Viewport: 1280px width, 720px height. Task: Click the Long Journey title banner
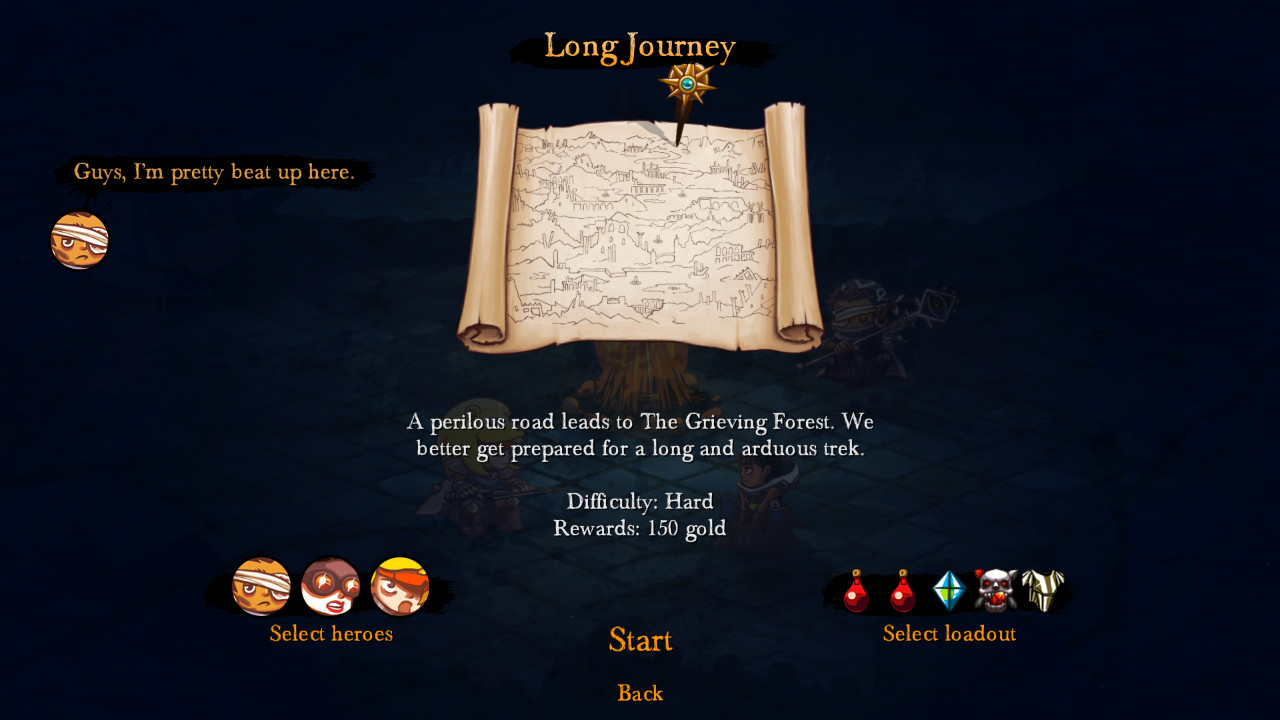(639, 45)
